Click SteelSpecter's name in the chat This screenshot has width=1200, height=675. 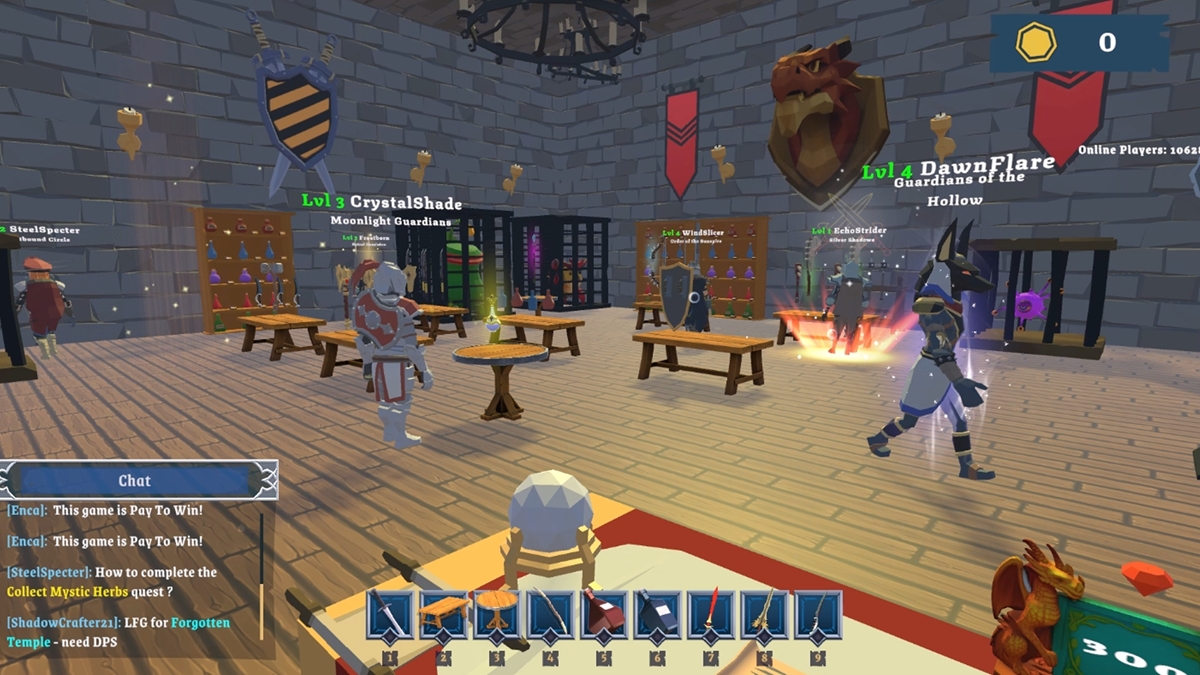pyautogui.click(x=49, y=572)
